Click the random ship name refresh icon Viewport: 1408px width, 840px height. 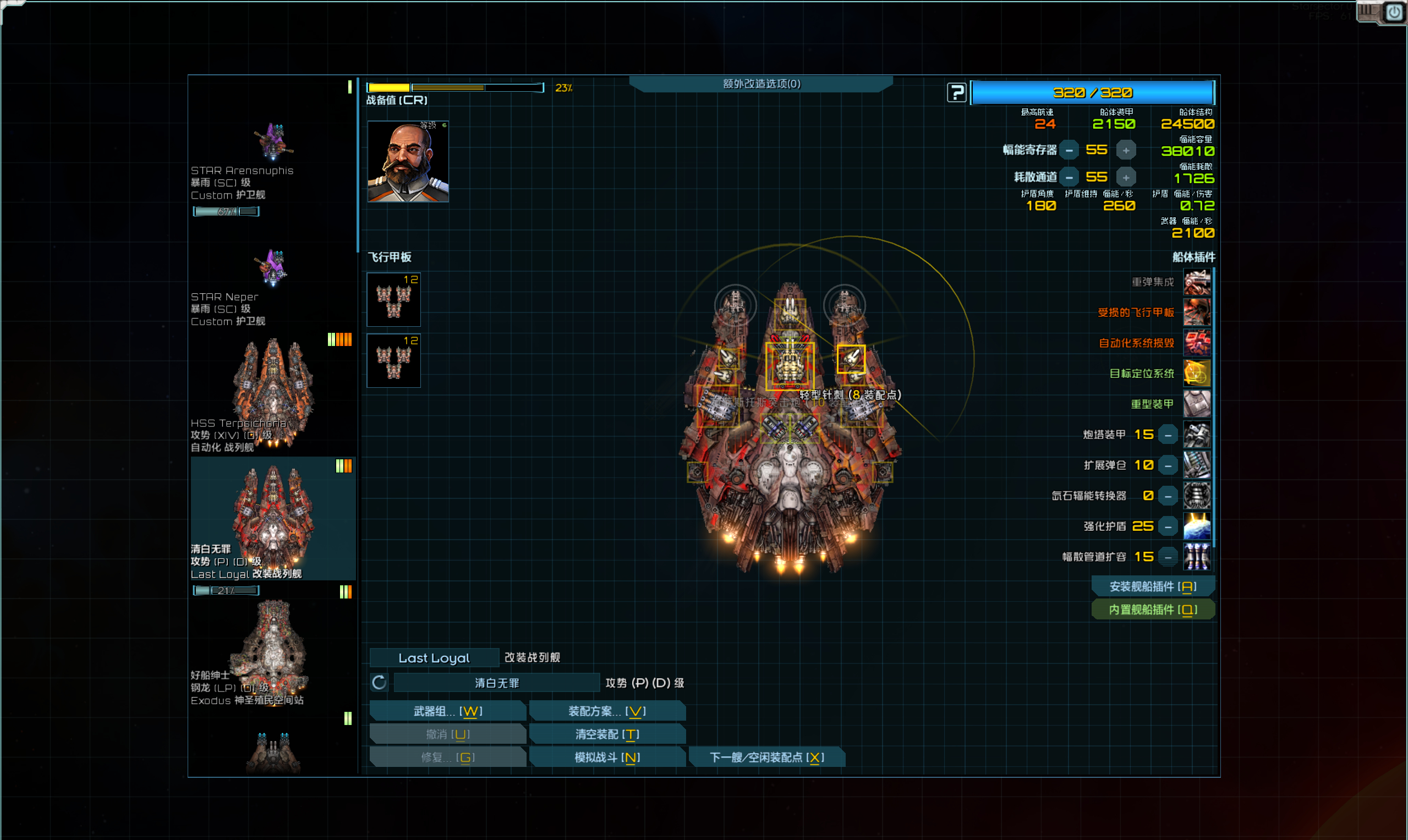tap(379, 683)
